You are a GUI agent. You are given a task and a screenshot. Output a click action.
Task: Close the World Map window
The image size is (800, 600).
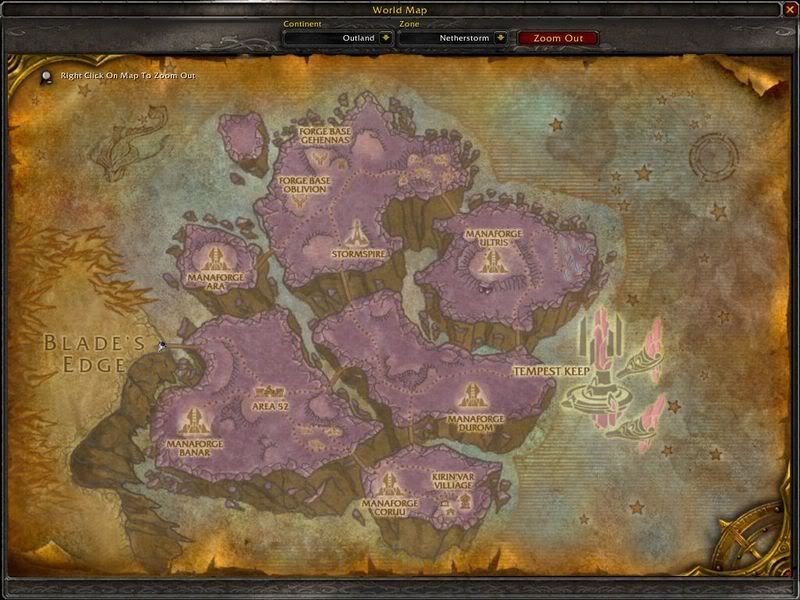tap(787, 9)
